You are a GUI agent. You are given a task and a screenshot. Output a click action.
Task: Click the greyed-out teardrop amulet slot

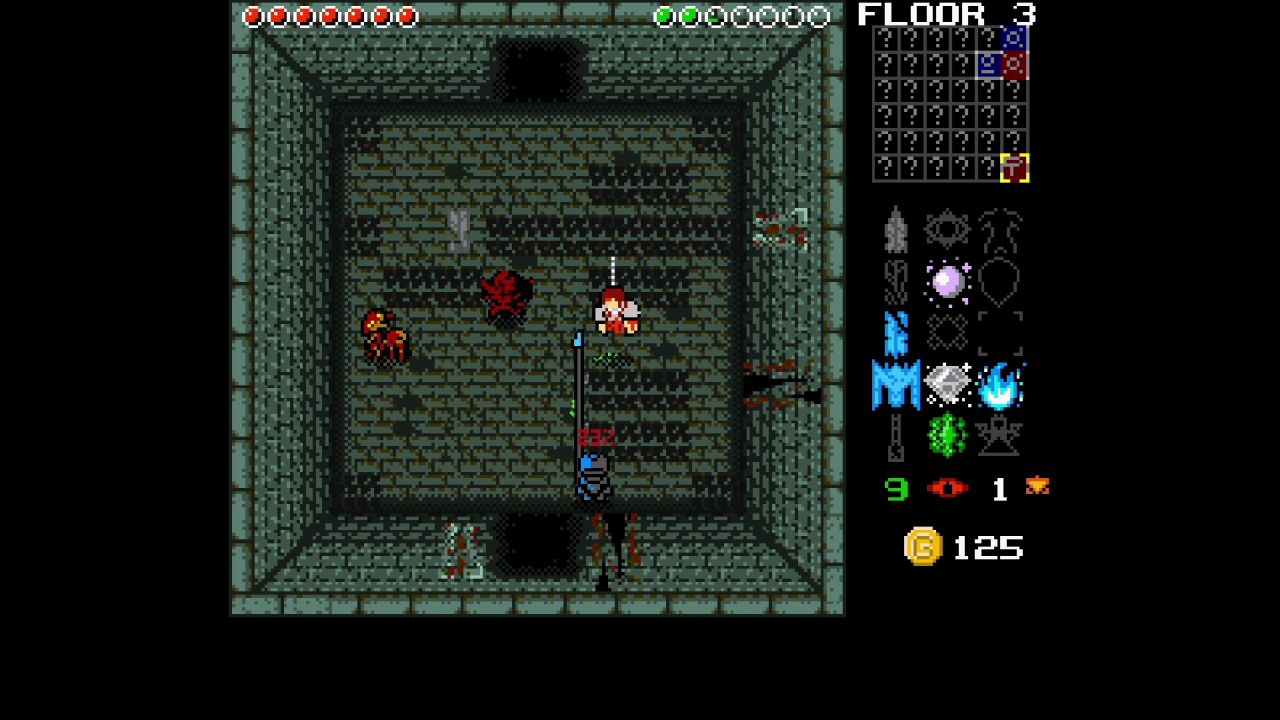click(1000, 281)
